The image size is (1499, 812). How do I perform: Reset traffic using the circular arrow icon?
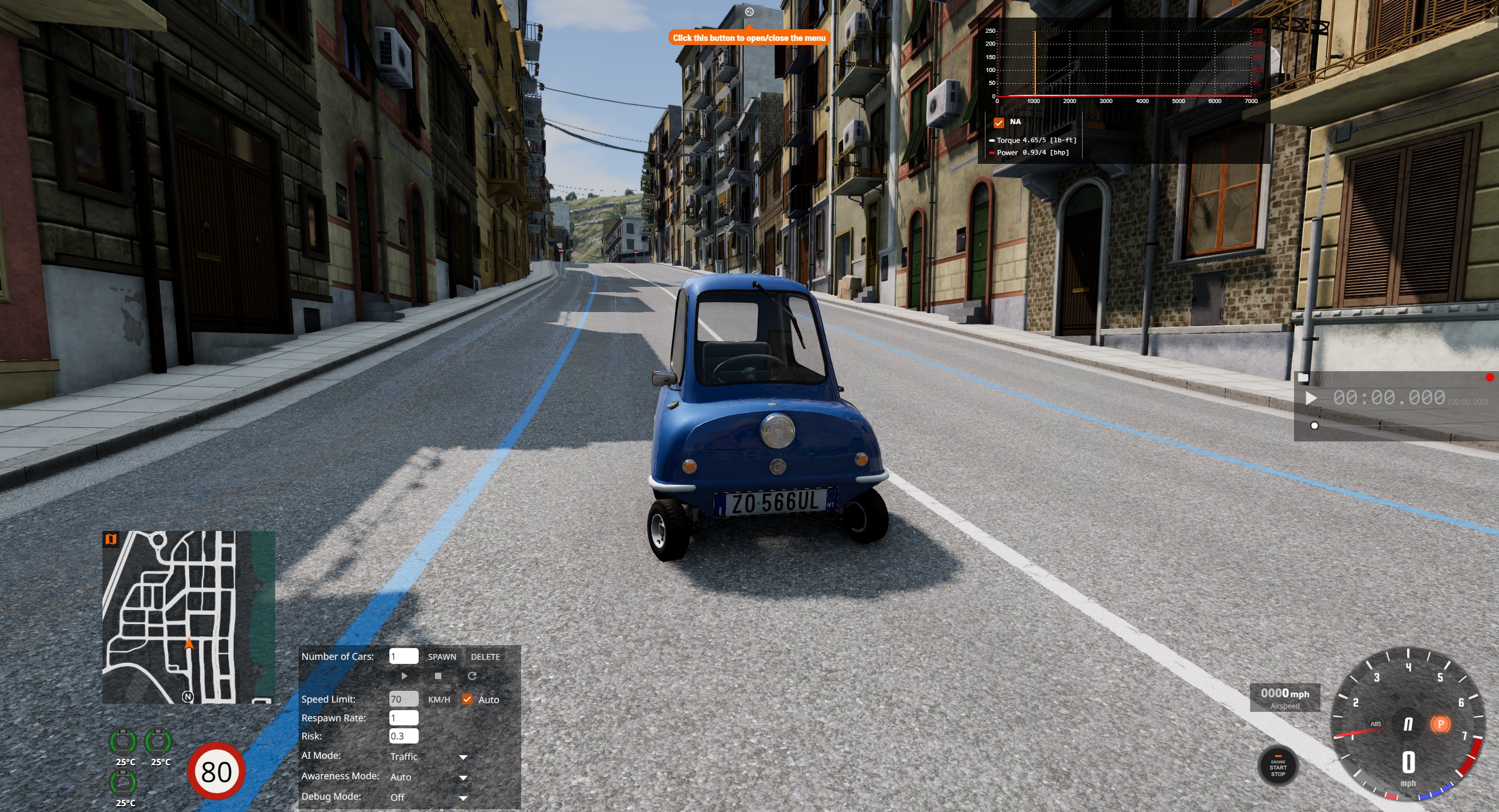point(472,676)
